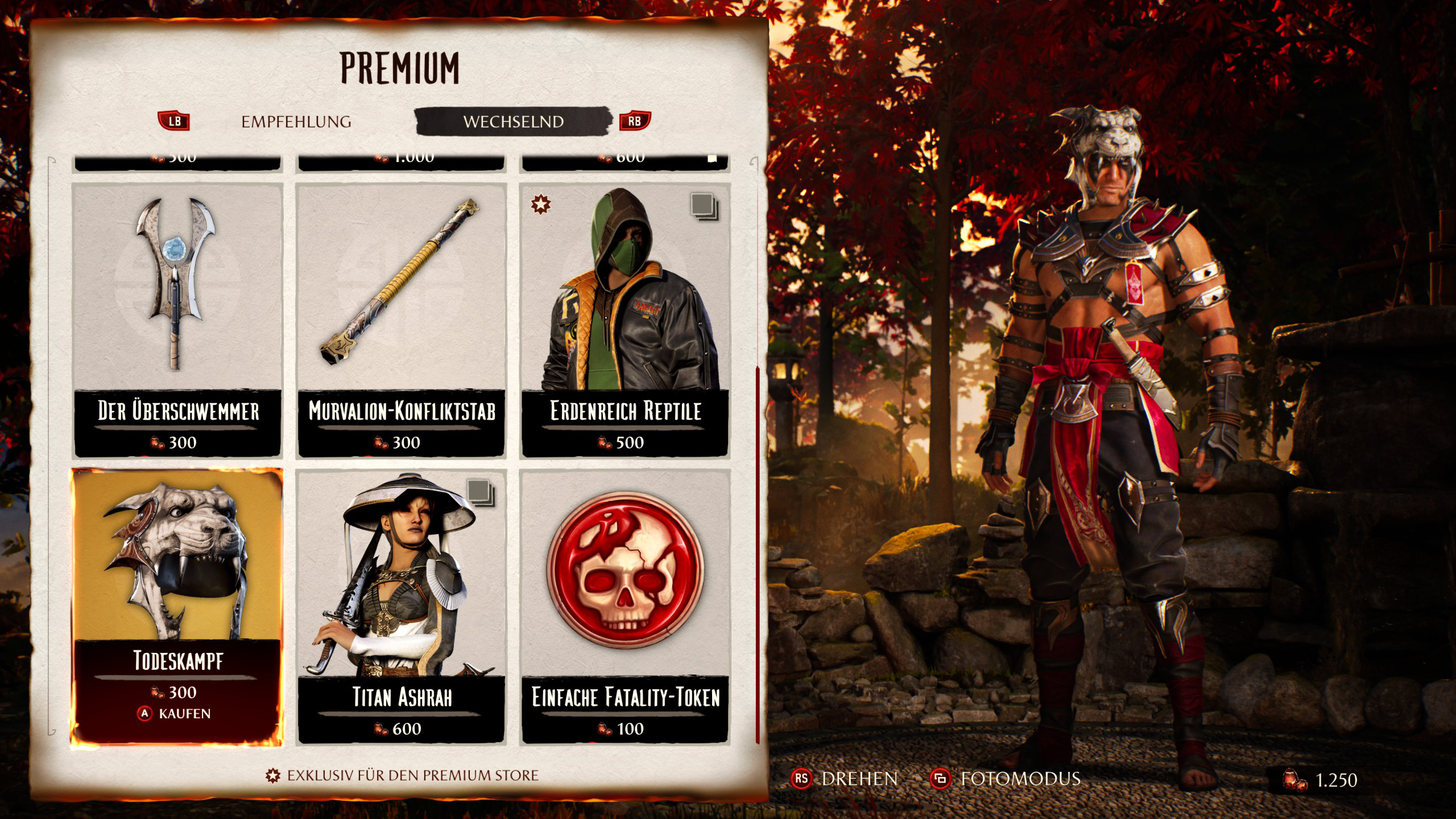This screenshot has height=819, width=1456.
Task: Select the Wechselnd tab
Action: click(513, 122)
